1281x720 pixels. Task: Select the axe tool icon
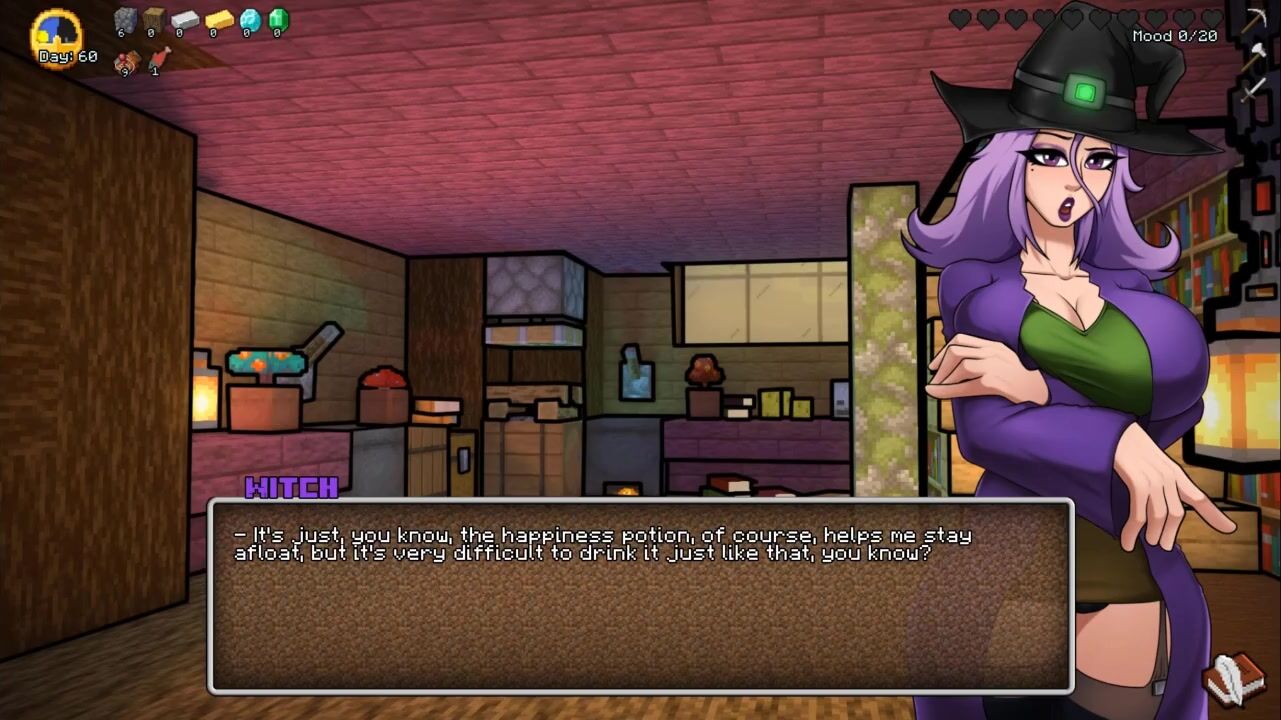[1254, 56]
